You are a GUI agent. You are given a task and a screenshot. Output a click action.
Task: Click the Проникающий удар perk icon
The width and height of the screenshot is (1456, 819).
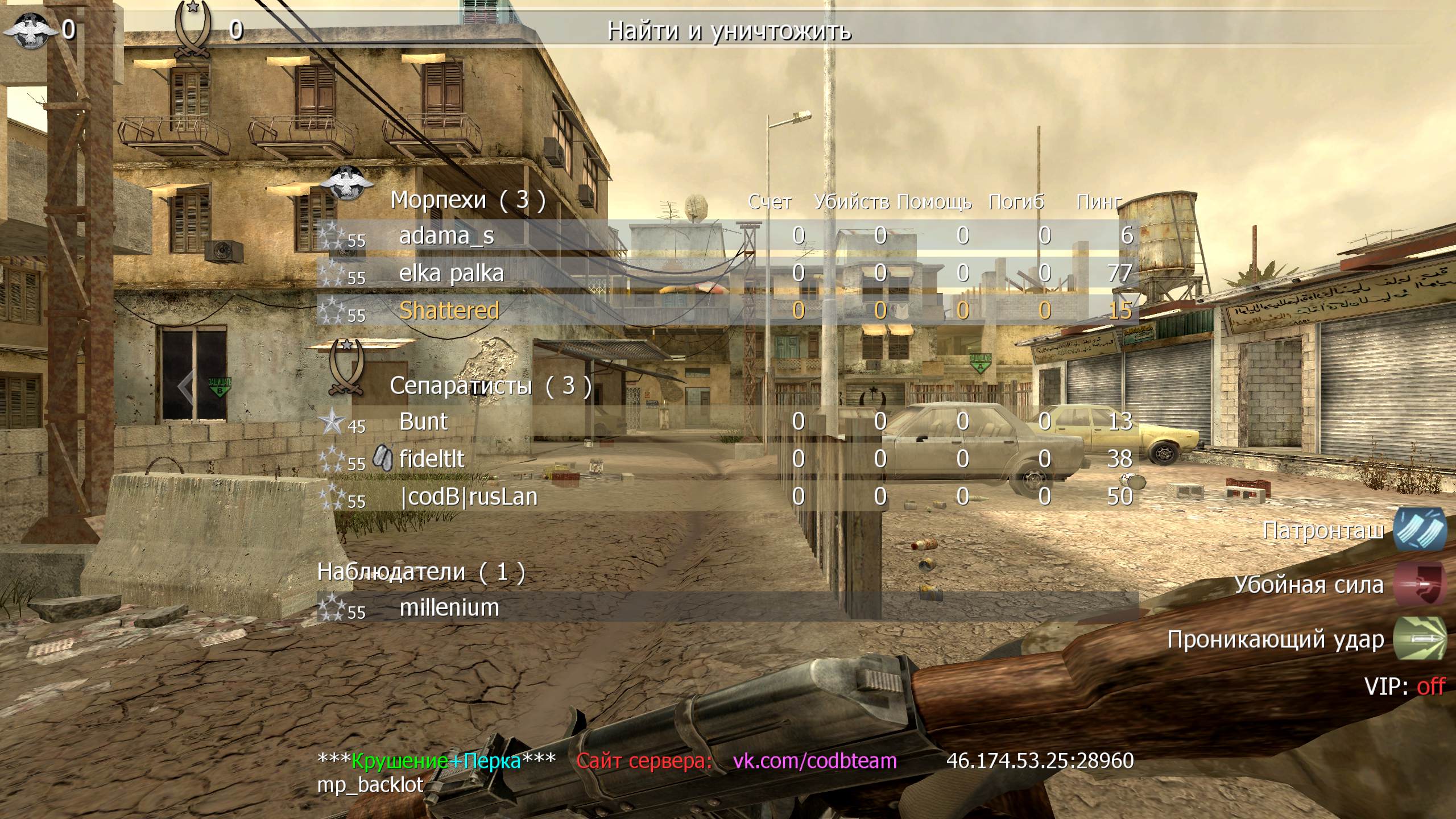point(1419,639)
